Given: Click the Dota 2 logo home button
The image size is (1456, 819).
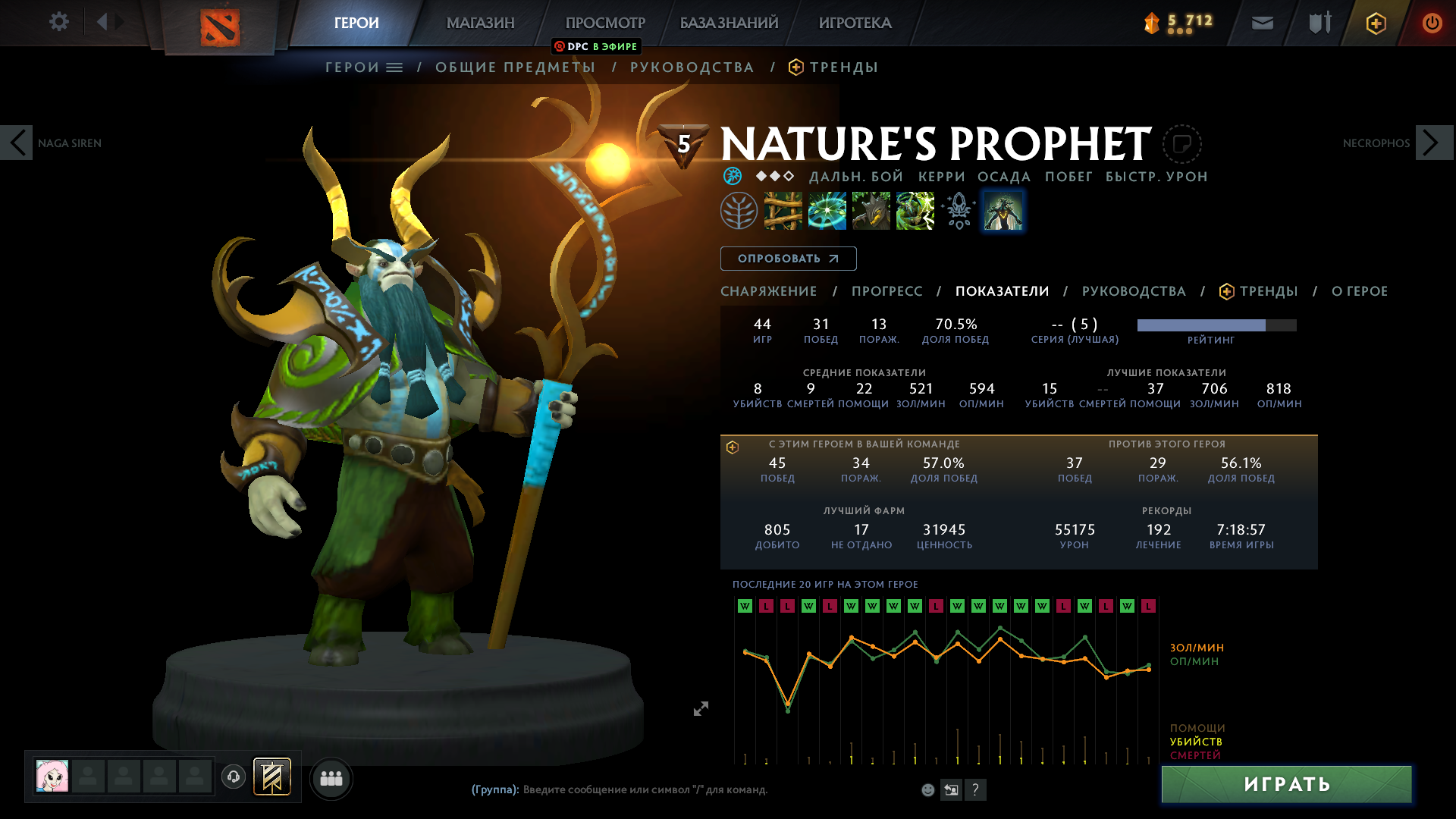Looking at the screenshot, I should (220, 27).
